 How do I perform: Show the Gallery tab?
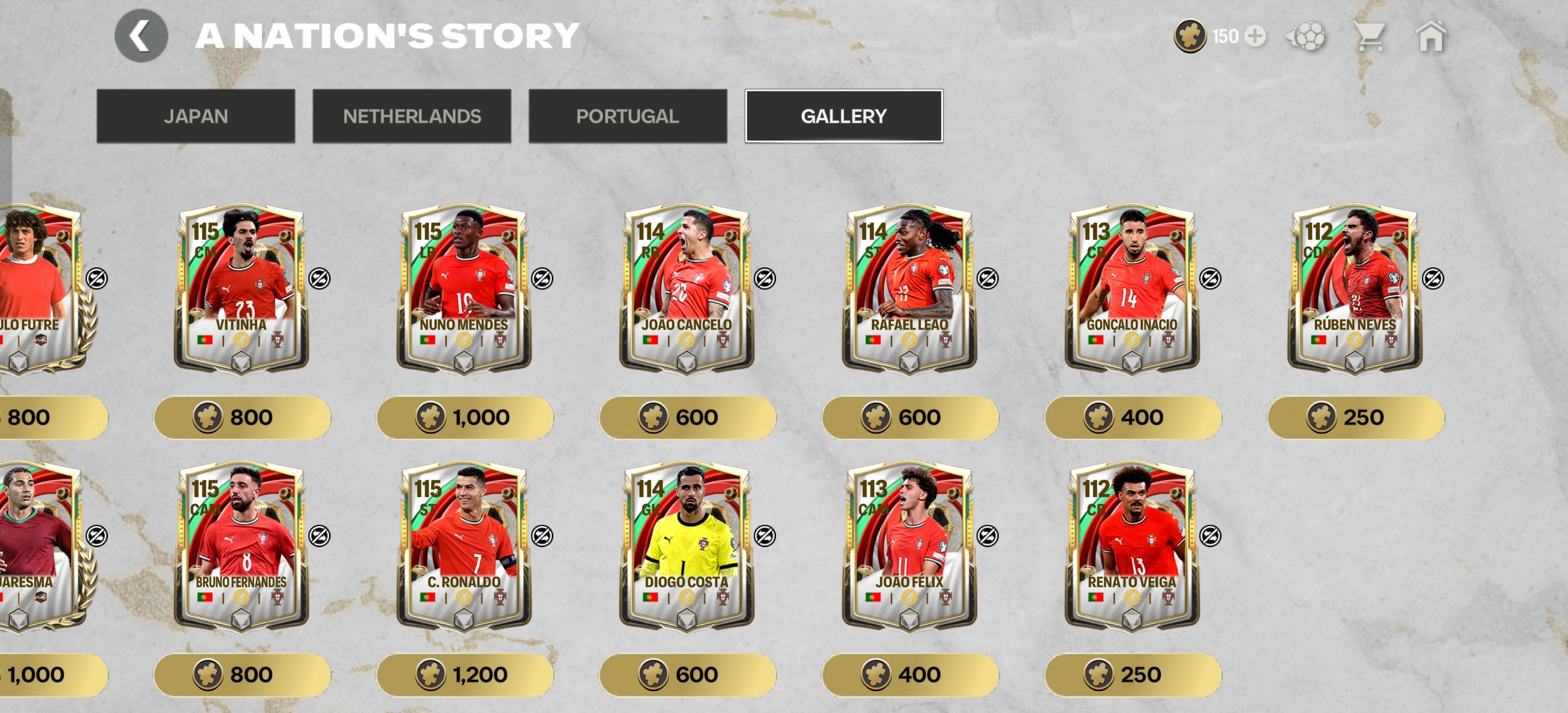[x=844, y=116]
